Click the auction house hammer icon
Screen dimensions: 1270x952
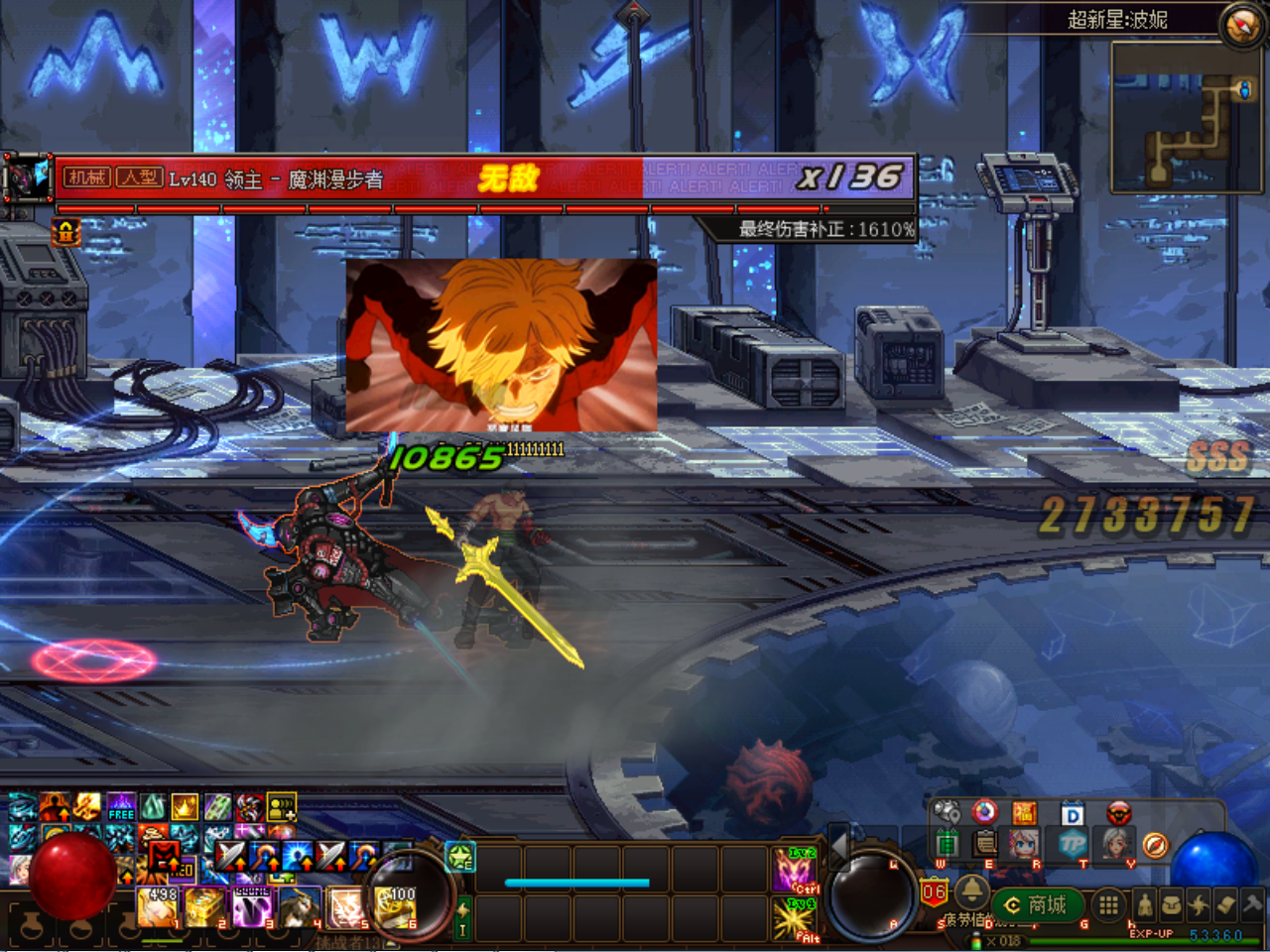pyautogui.click(x=1253, y=904)
